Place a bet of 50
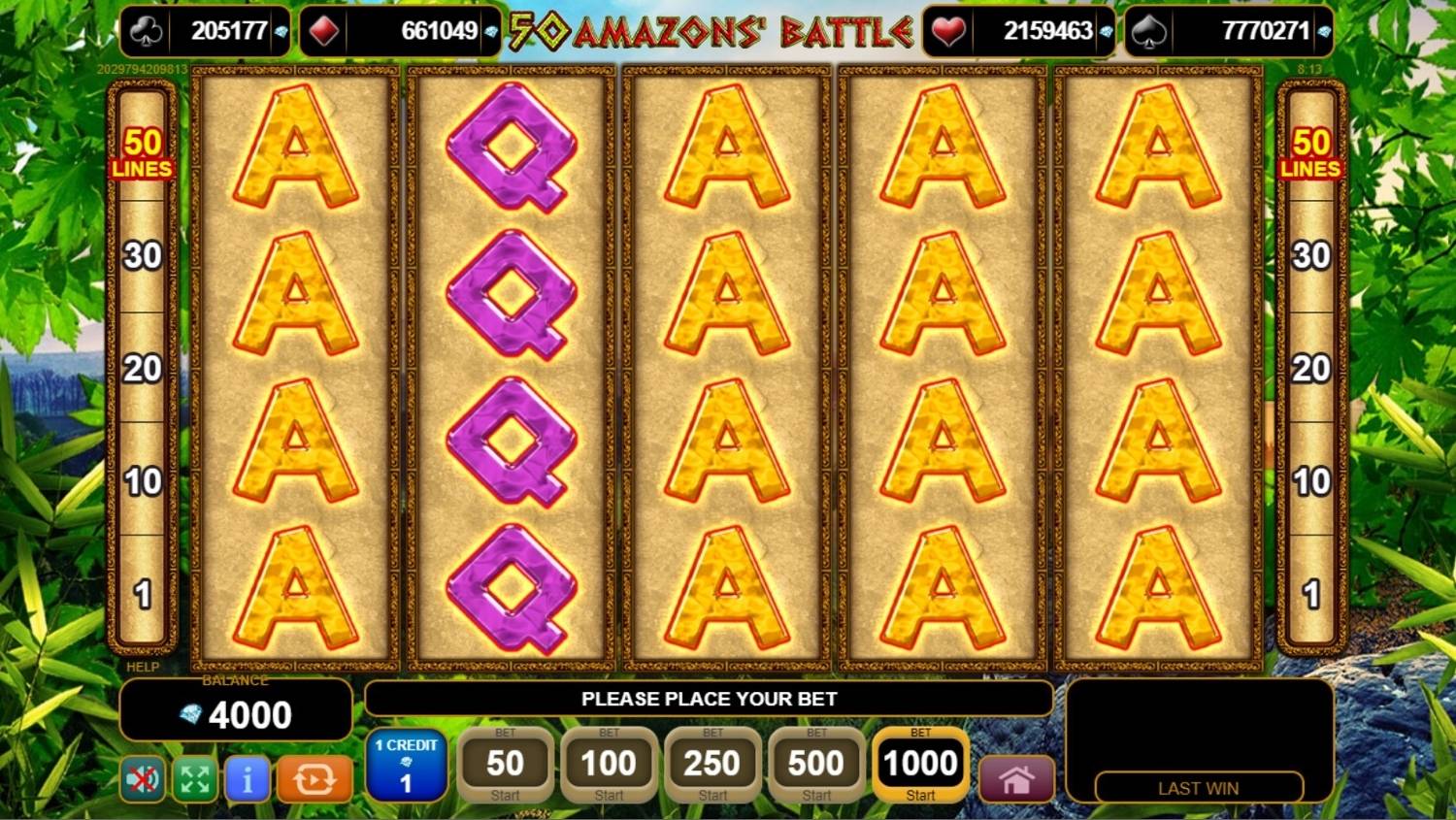1456x820 pixels. [x=505, y=767]
